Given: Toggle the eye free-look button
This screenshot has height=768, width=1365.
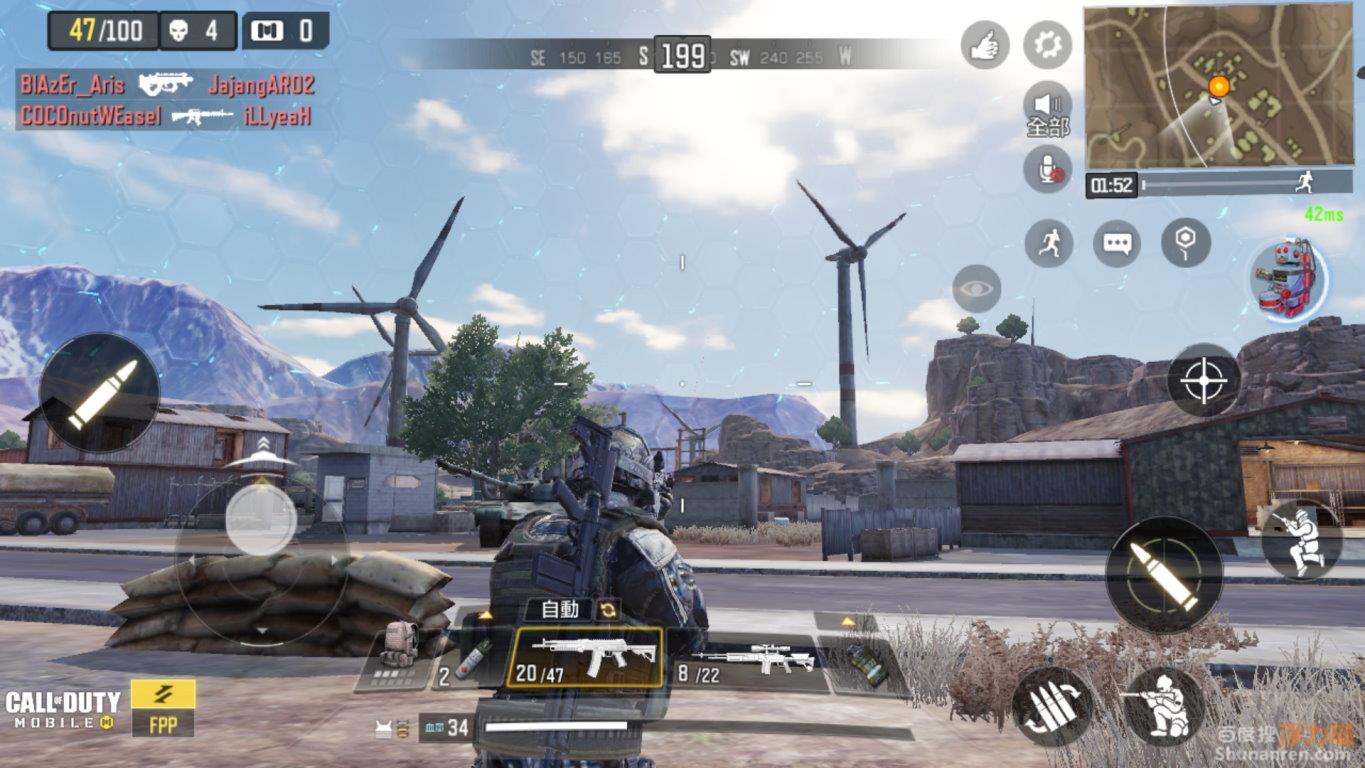Looking at the screenshot, I should point(977,289).
